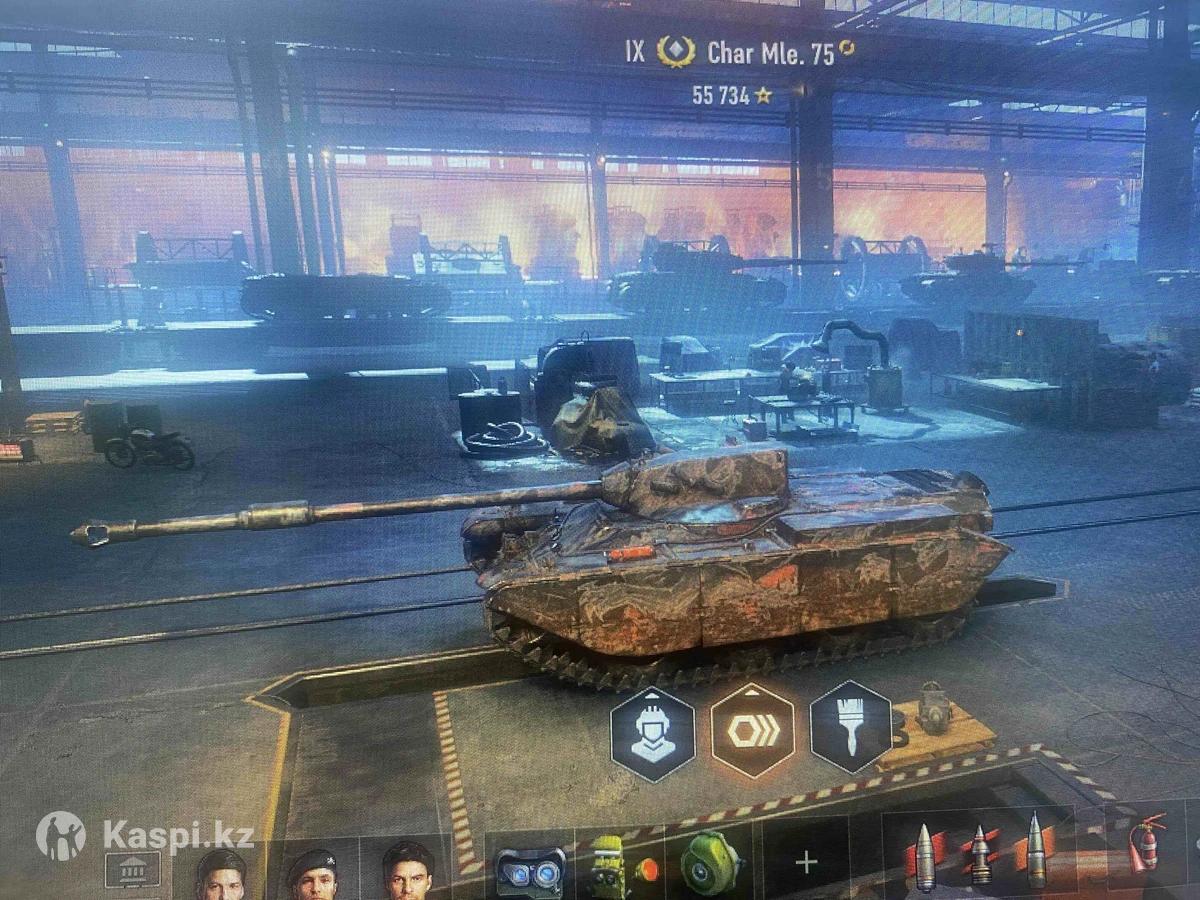
Task: Open the fire extinguisher consumable slot
Action: point(1147,846)
